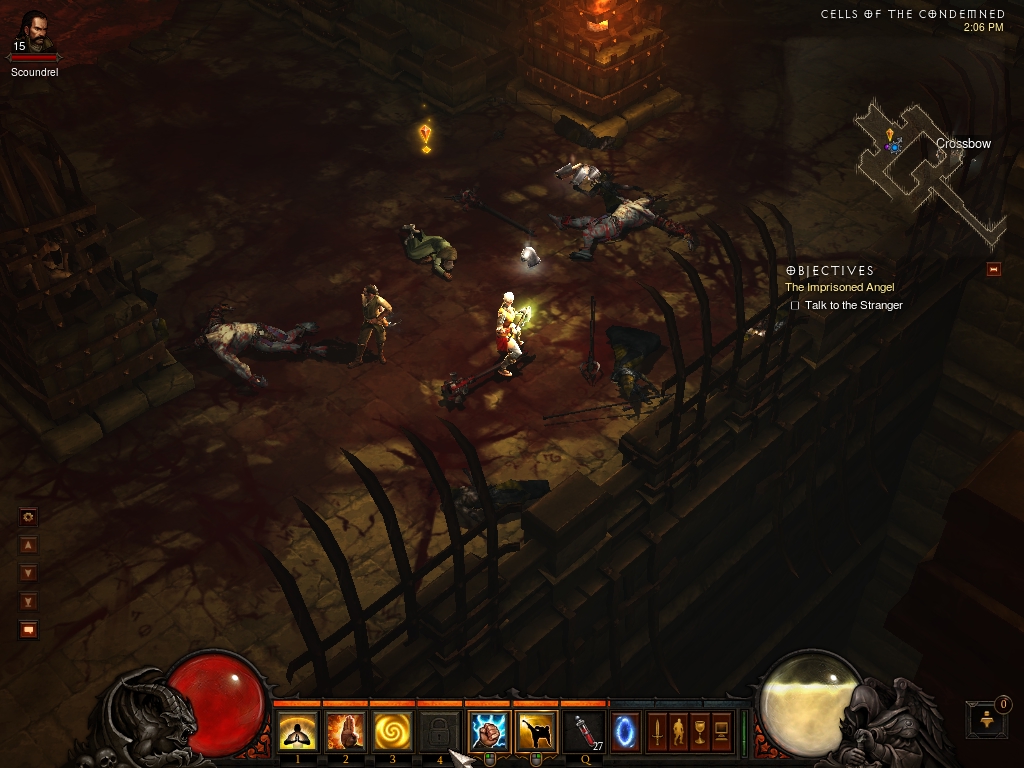Cast the golden spiral skill
1024x768 pixels.
392,732
